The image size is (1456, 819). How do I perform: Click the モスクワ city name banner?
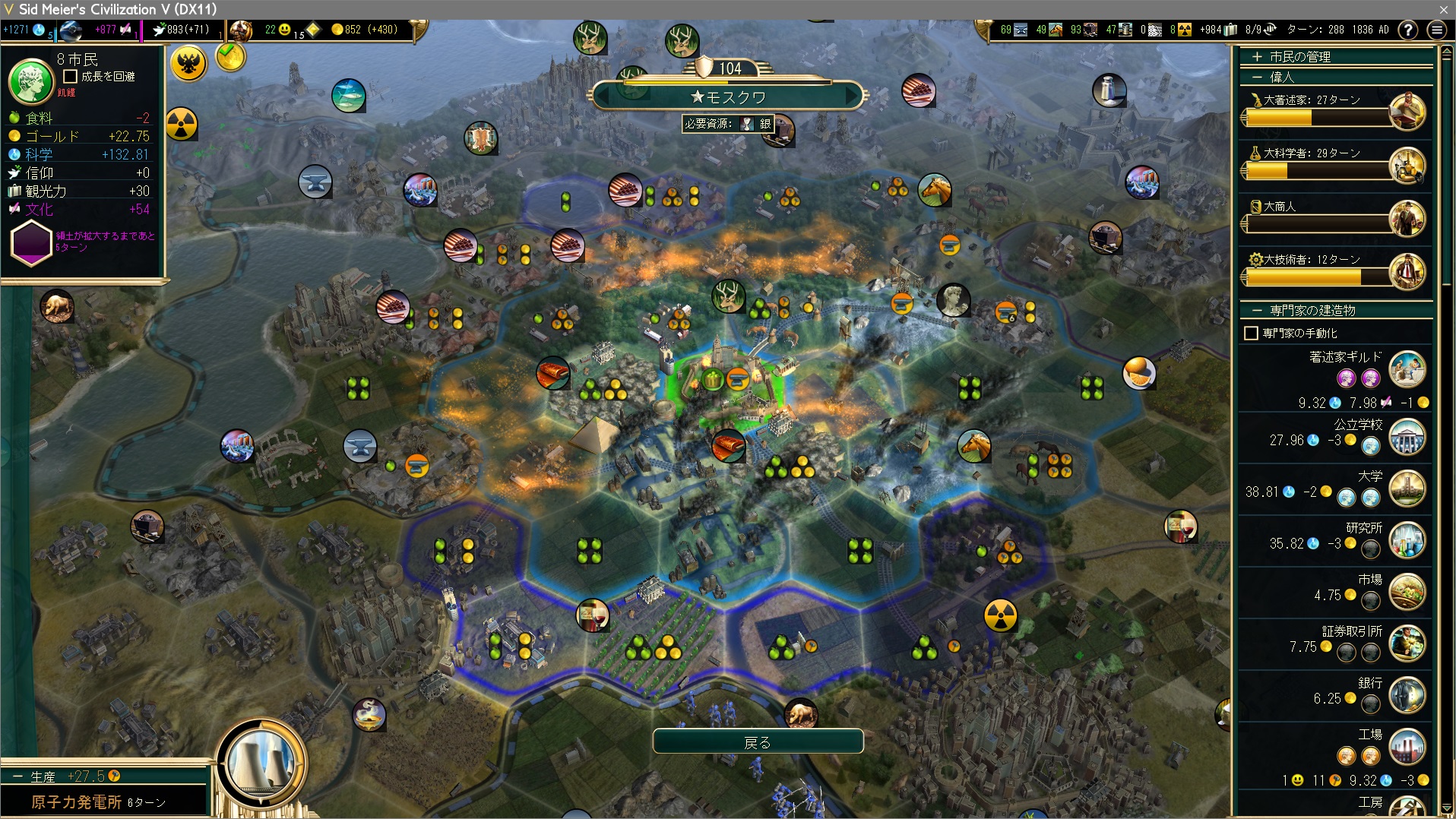[x=728, y=97]
